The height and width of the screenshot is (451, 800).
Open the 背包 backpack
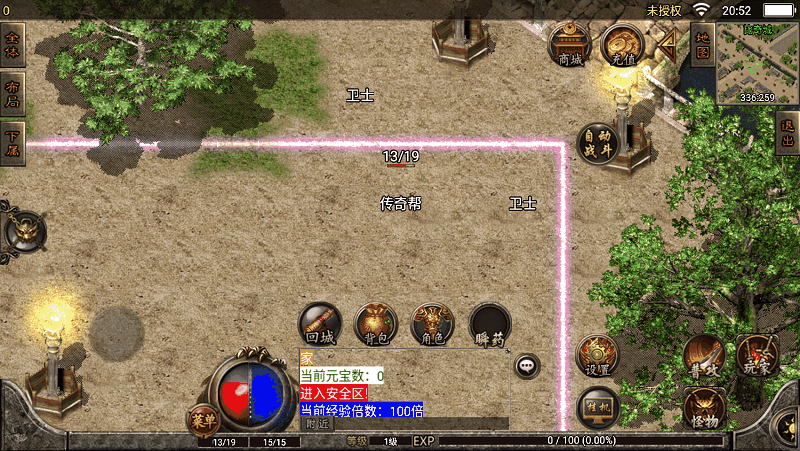tap(376, 324)
